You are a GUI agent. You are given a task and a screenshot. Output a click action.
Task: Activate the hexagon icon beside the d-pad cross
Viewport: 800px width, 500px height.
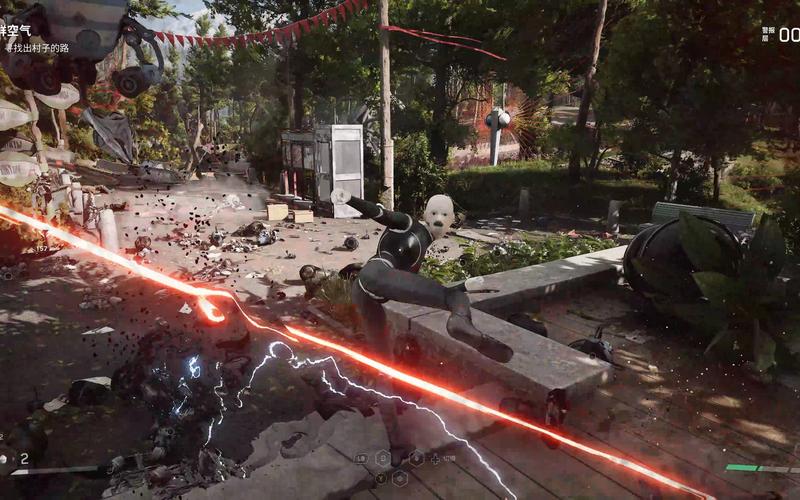click(x=416, y=458)
